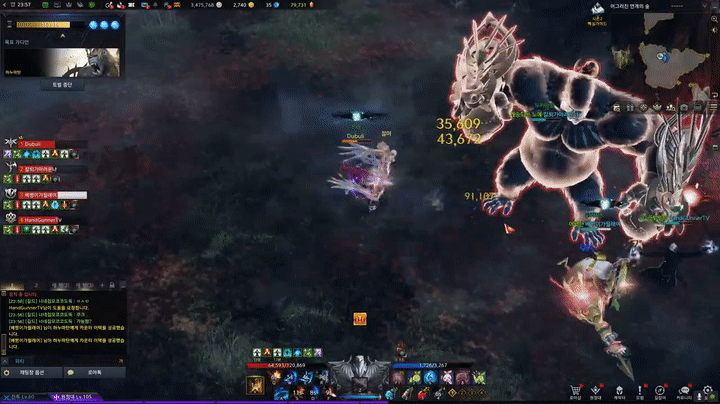
Task: Select party member HandGunnerTV's frame
Action: [x=46, y=219]
